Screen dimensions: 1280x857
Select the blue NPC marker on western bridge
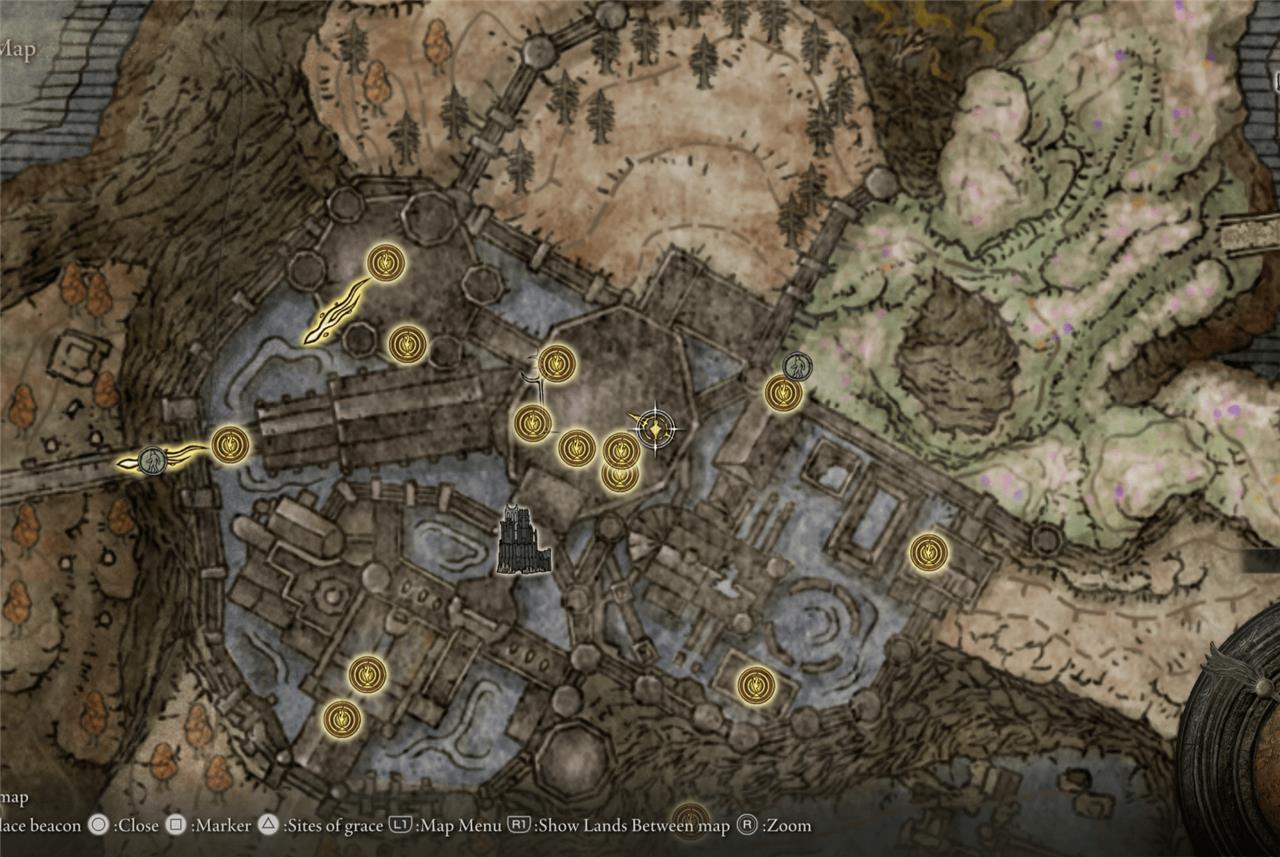pos(152,459)
